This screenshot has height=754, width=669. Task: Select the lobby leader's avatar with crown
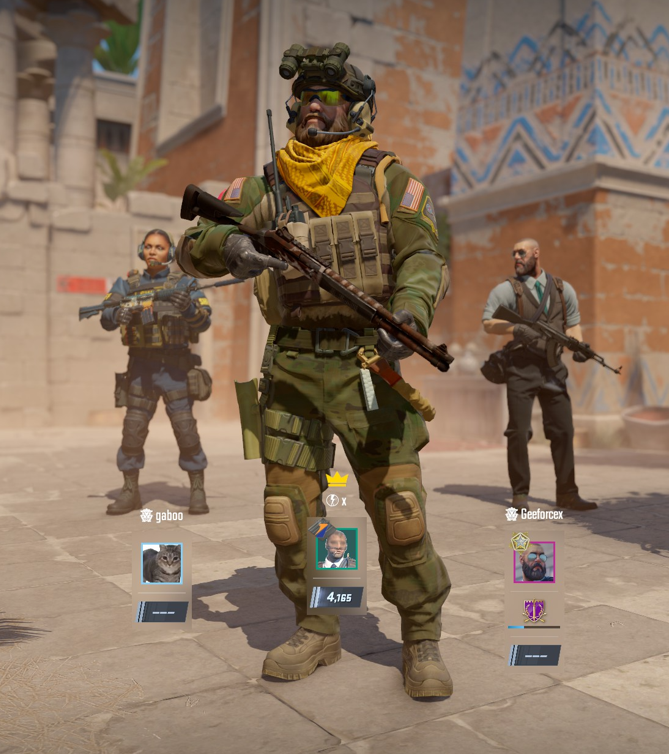click(337, 548)
